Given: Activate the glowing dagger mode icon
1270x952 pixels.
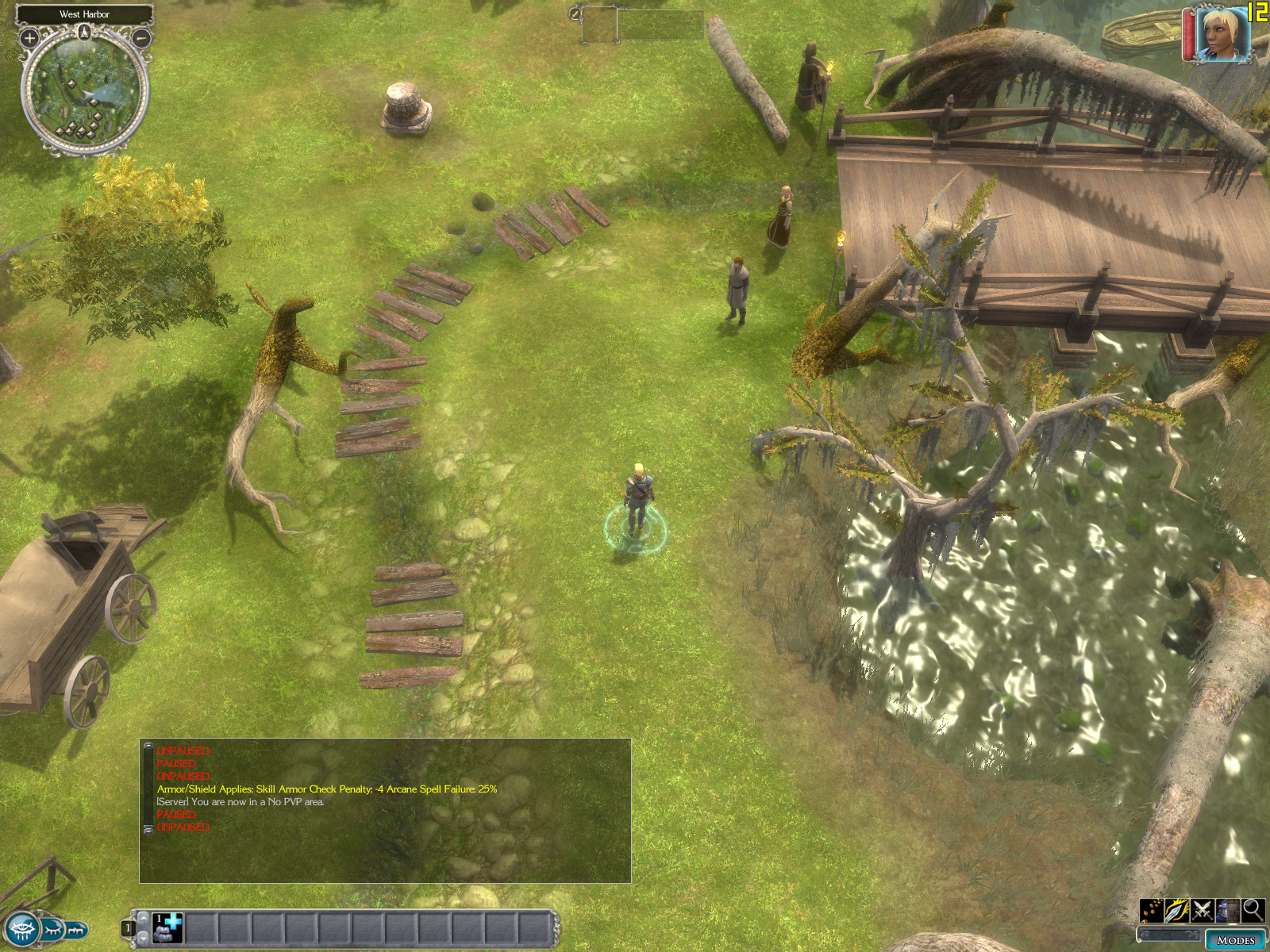Looking at the screenshot, I should 1177,910.
